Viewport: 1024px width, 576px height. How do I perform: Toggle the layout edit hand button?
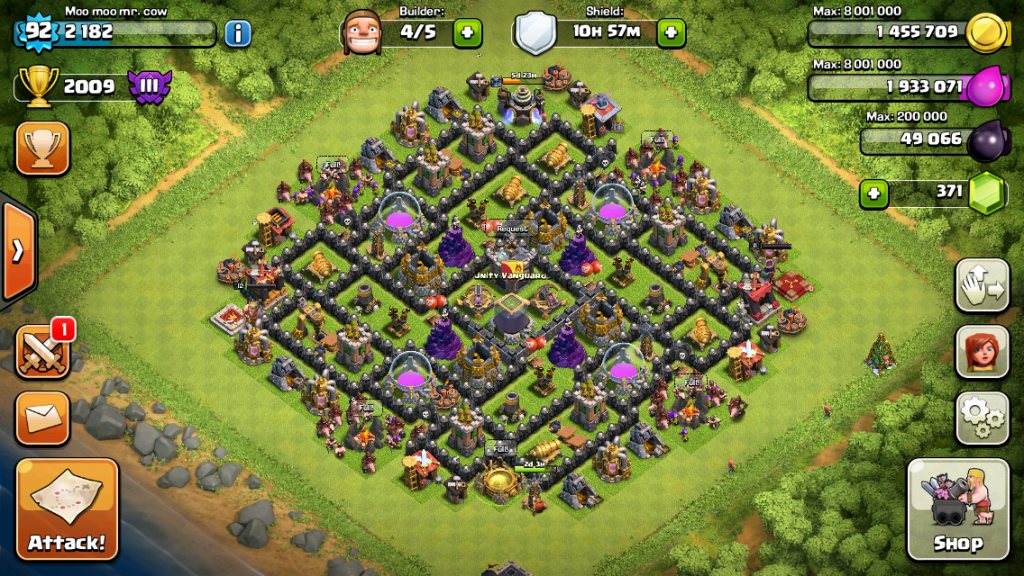coord(981,287)
